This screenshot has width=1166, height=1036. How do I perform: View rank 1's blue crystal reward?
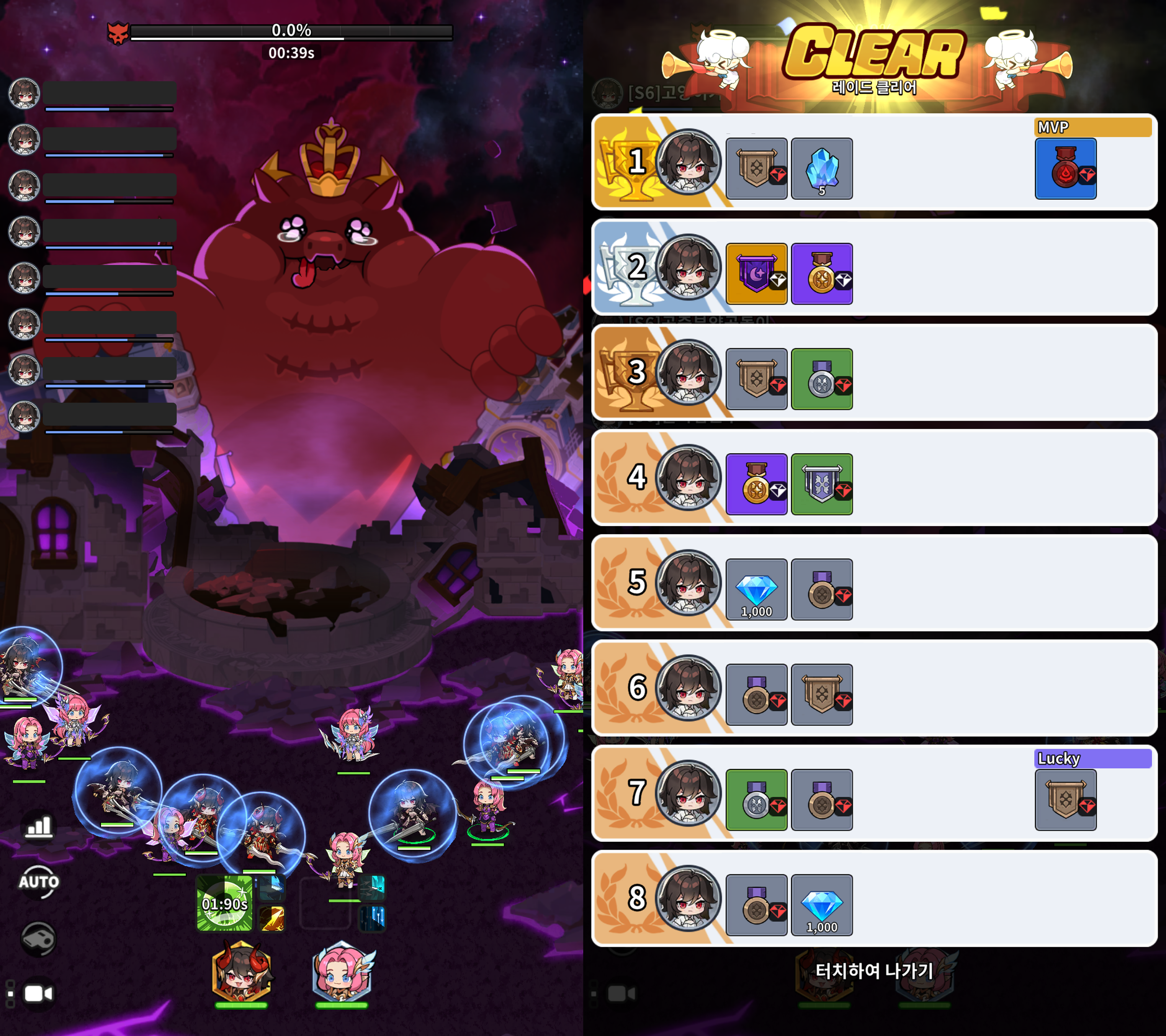(821, 169)
